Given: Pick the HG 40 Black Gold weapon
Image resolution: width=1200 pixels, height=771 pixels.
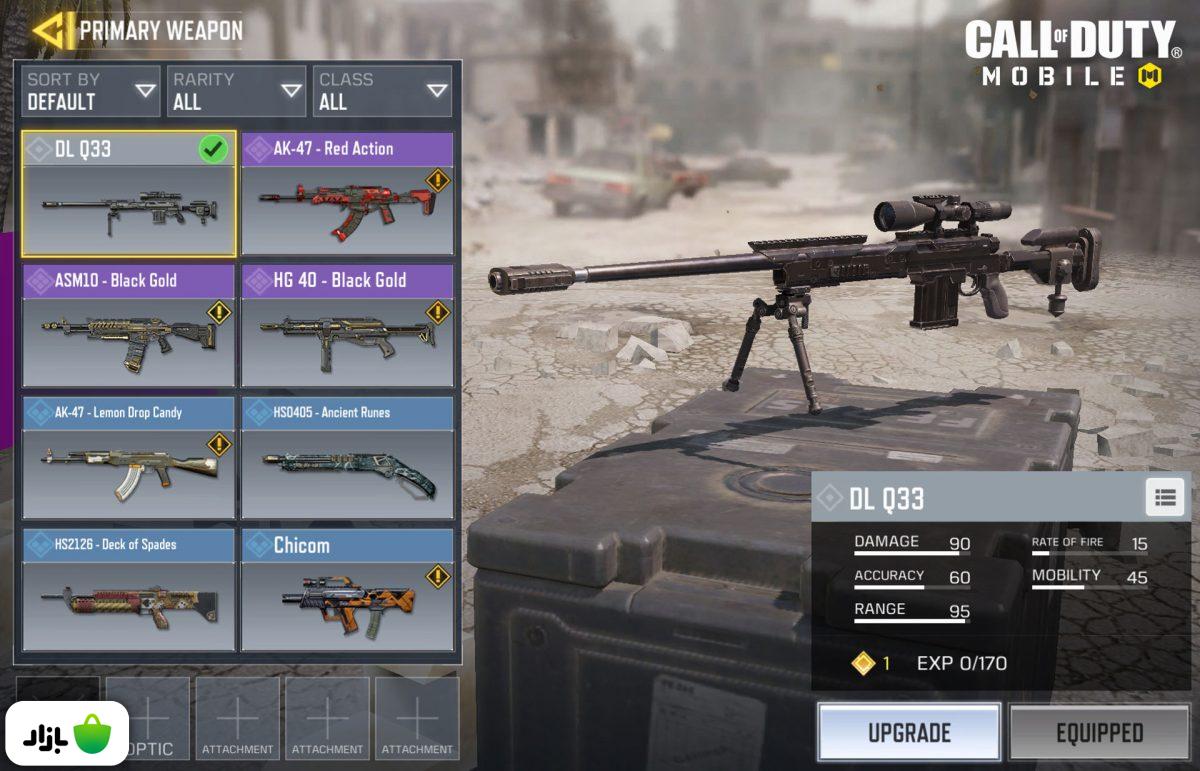Looking at the screenshot, I should (347, 326).
